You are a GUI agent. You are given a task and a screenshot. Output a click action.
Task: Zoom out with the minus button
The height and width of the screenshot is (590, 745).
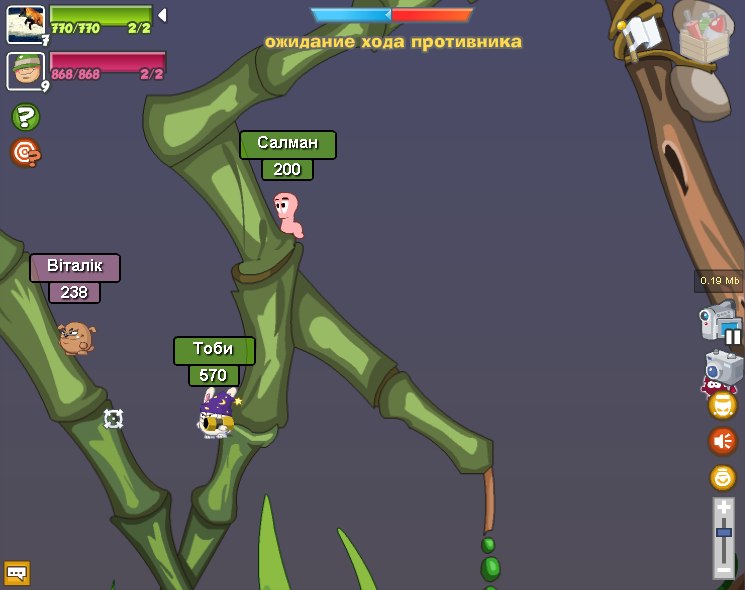tap(723, 570)
